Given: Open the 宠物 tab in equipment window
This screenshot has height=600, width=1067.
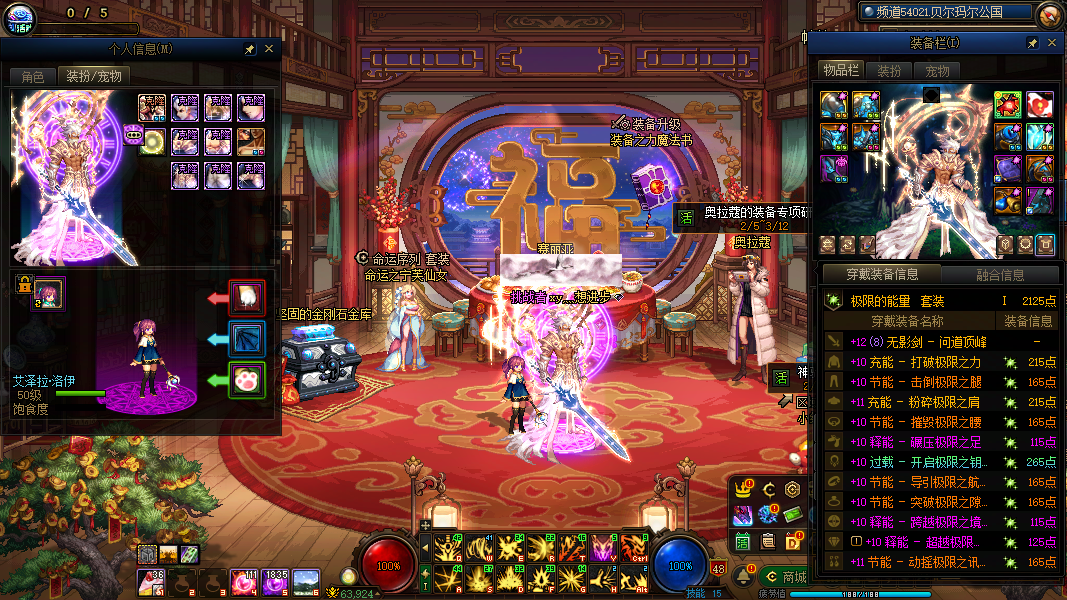Looking at the screenshot, I should point(937,71).
